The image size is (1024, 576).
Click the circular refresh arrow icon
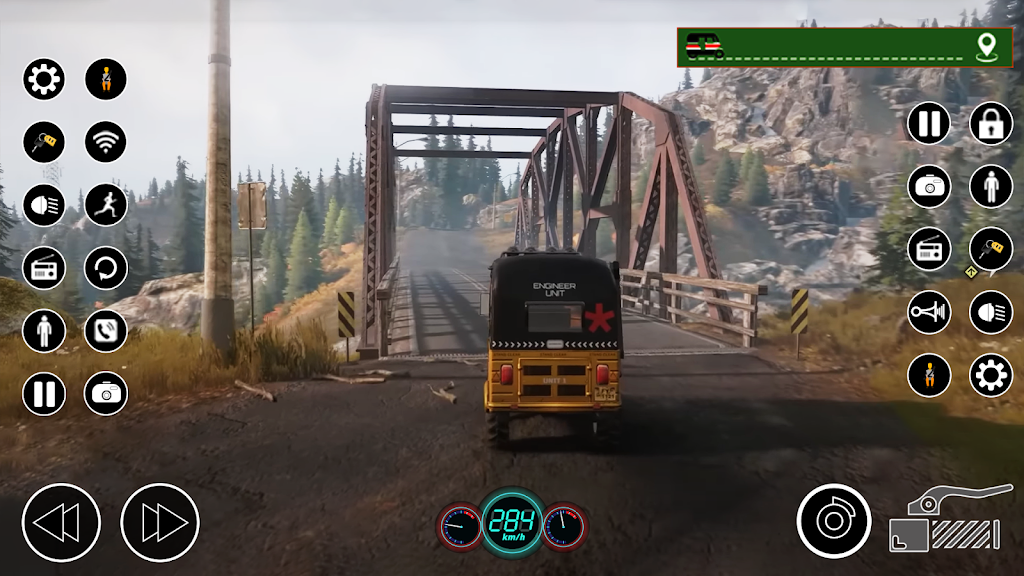coord(105,268)
